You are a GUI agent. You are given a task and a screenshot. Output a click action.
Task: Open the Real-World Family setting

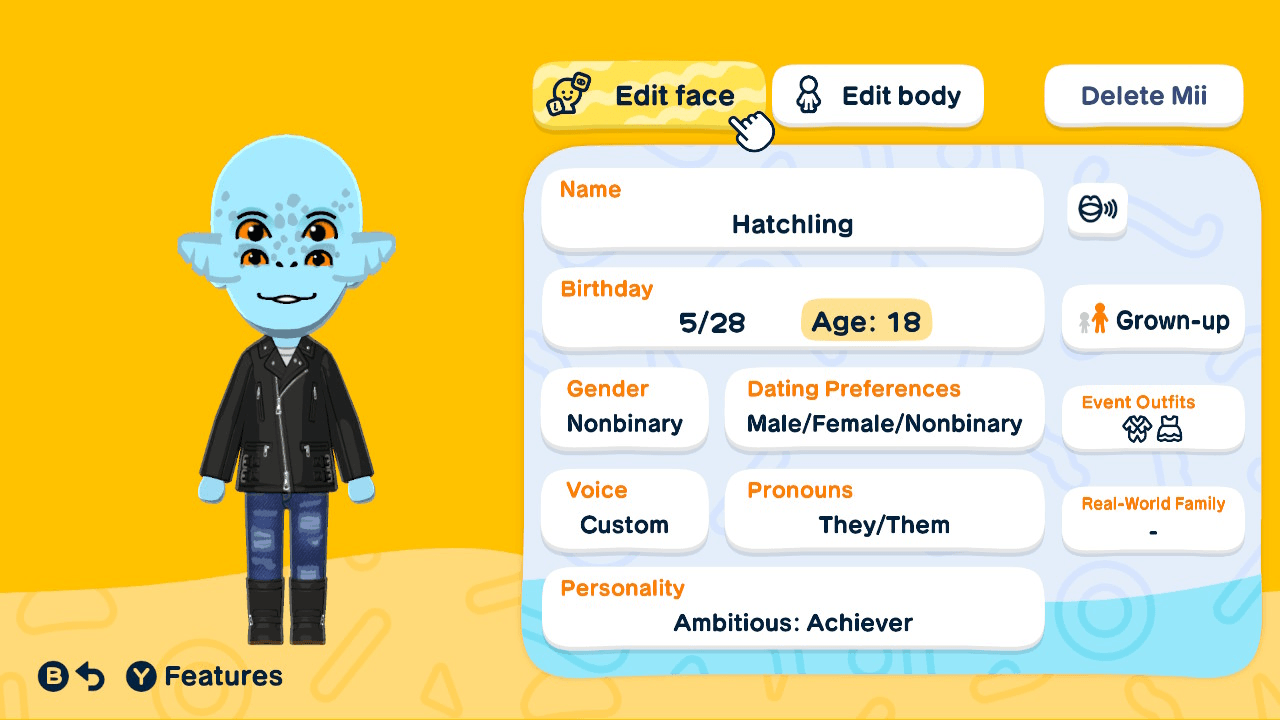tap(1152, 518)
